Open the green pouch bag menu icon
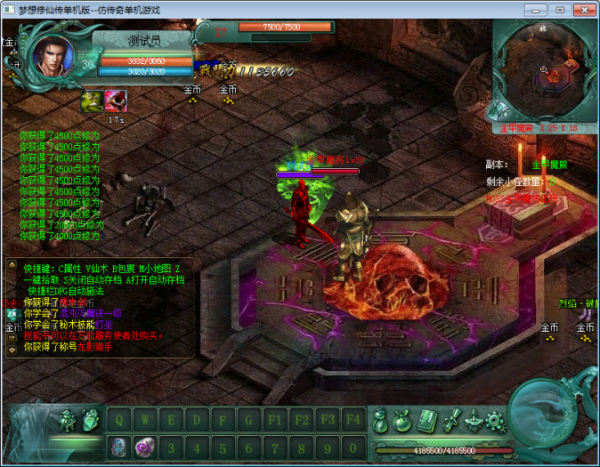Image resolution: width=600 pixels, height=467 pixels. coord(403,419)
